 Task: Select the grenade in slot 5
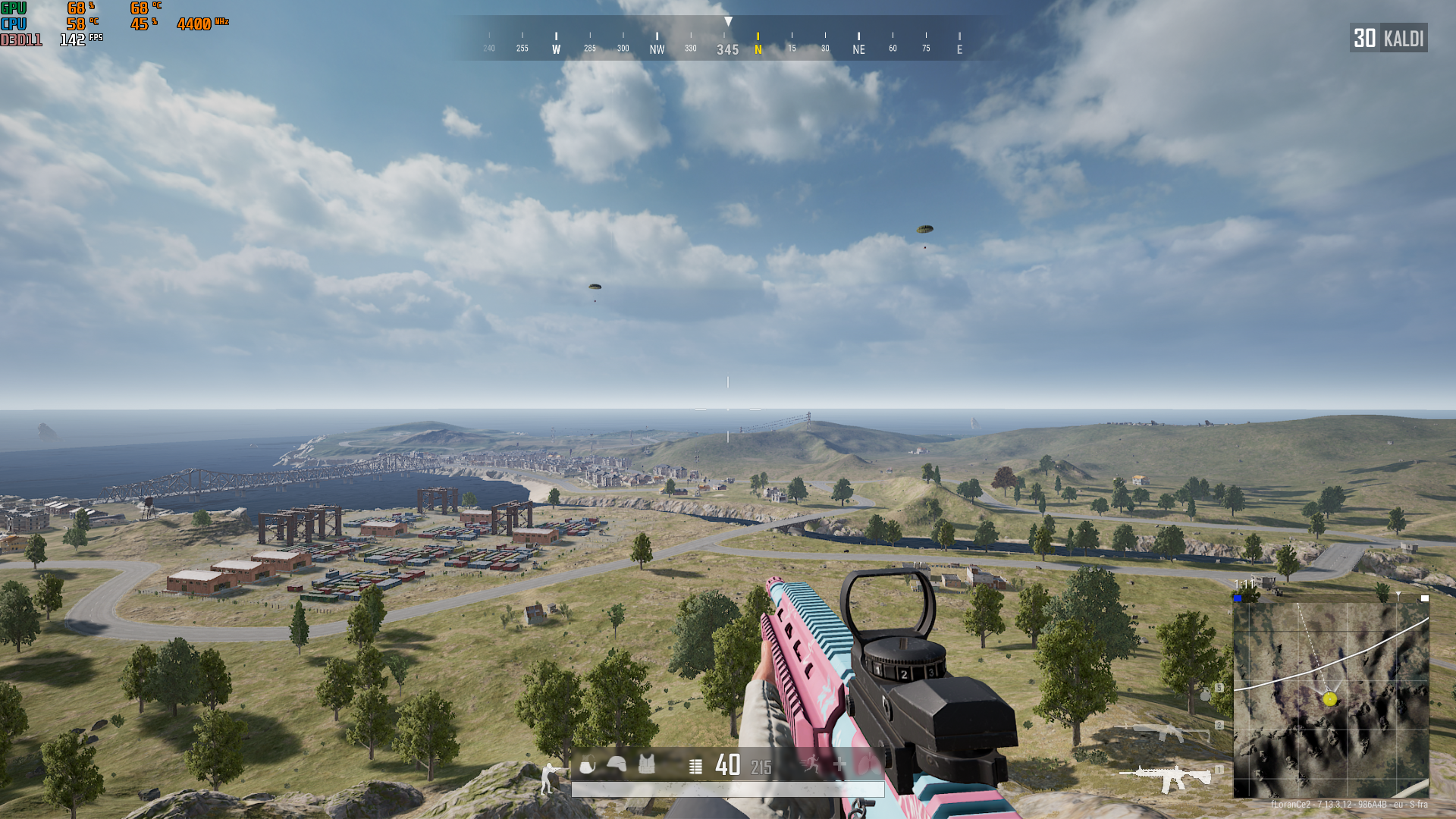pyautogui.click(x=1205, y=694)
